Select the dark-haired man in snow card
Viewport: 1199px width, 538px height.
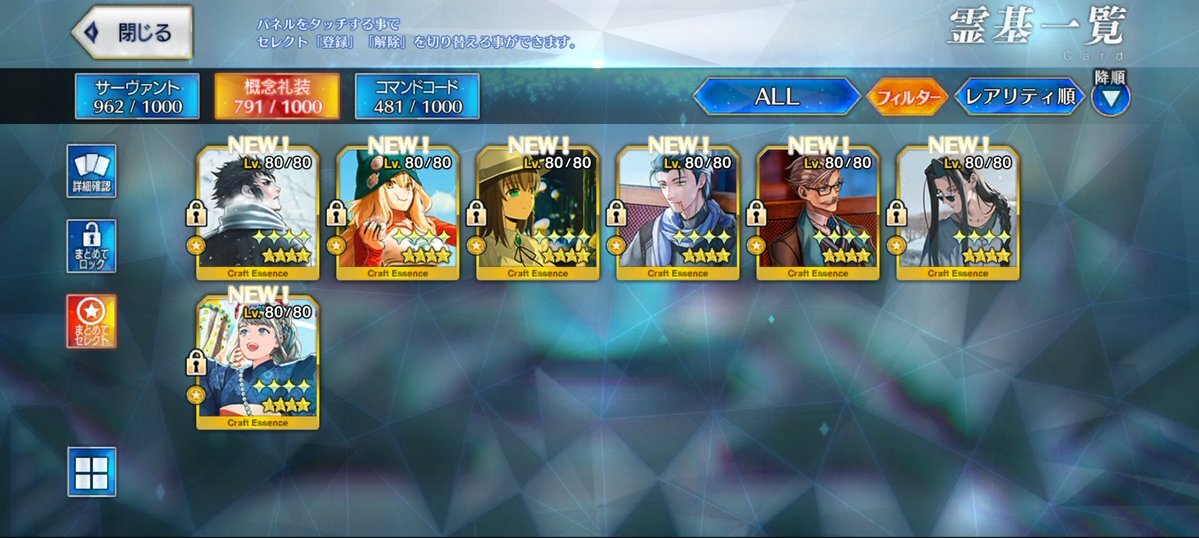click(x=258, y=213)
